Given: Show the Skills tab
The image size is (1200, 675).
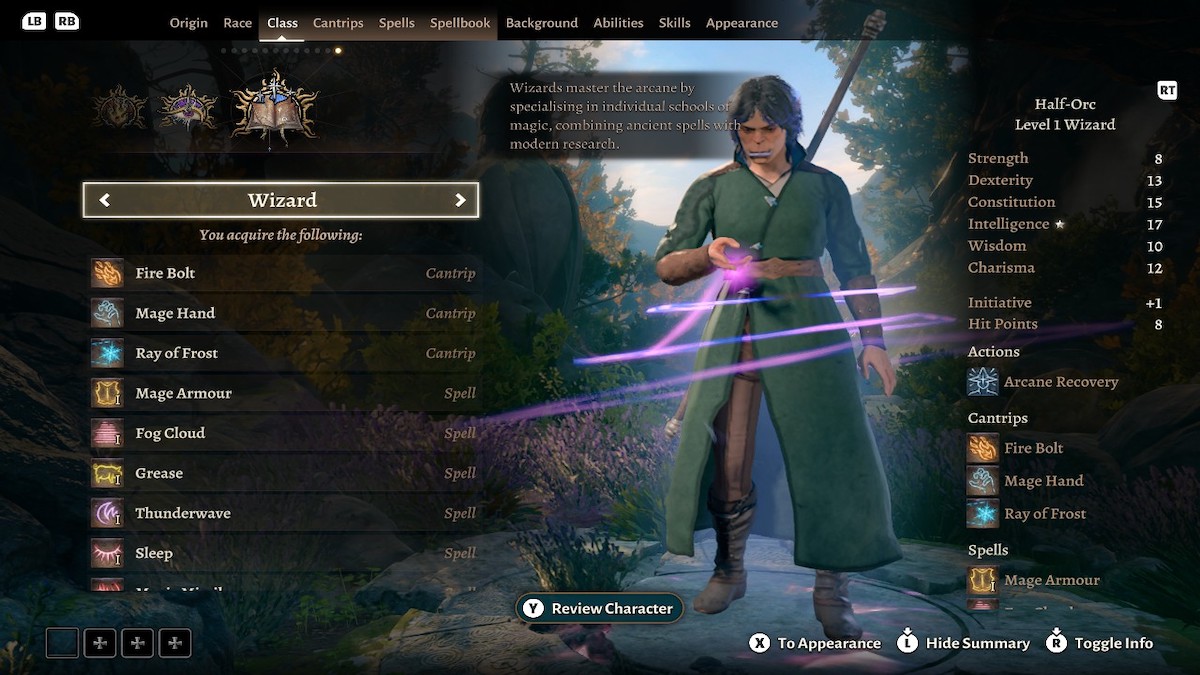Looking at the screenshot, I should point(675,23).
